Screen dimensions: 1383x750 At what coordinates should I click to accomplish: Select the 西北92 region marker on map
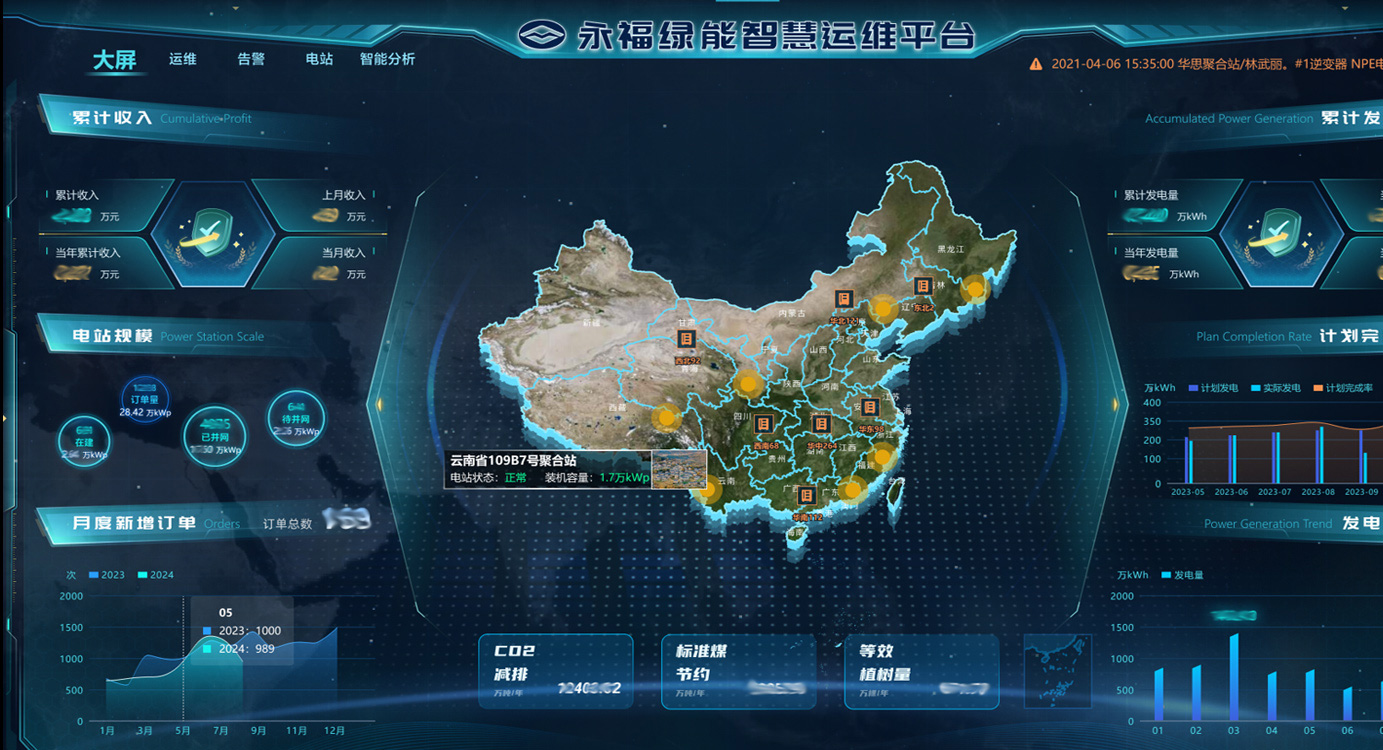pos(686,340)
